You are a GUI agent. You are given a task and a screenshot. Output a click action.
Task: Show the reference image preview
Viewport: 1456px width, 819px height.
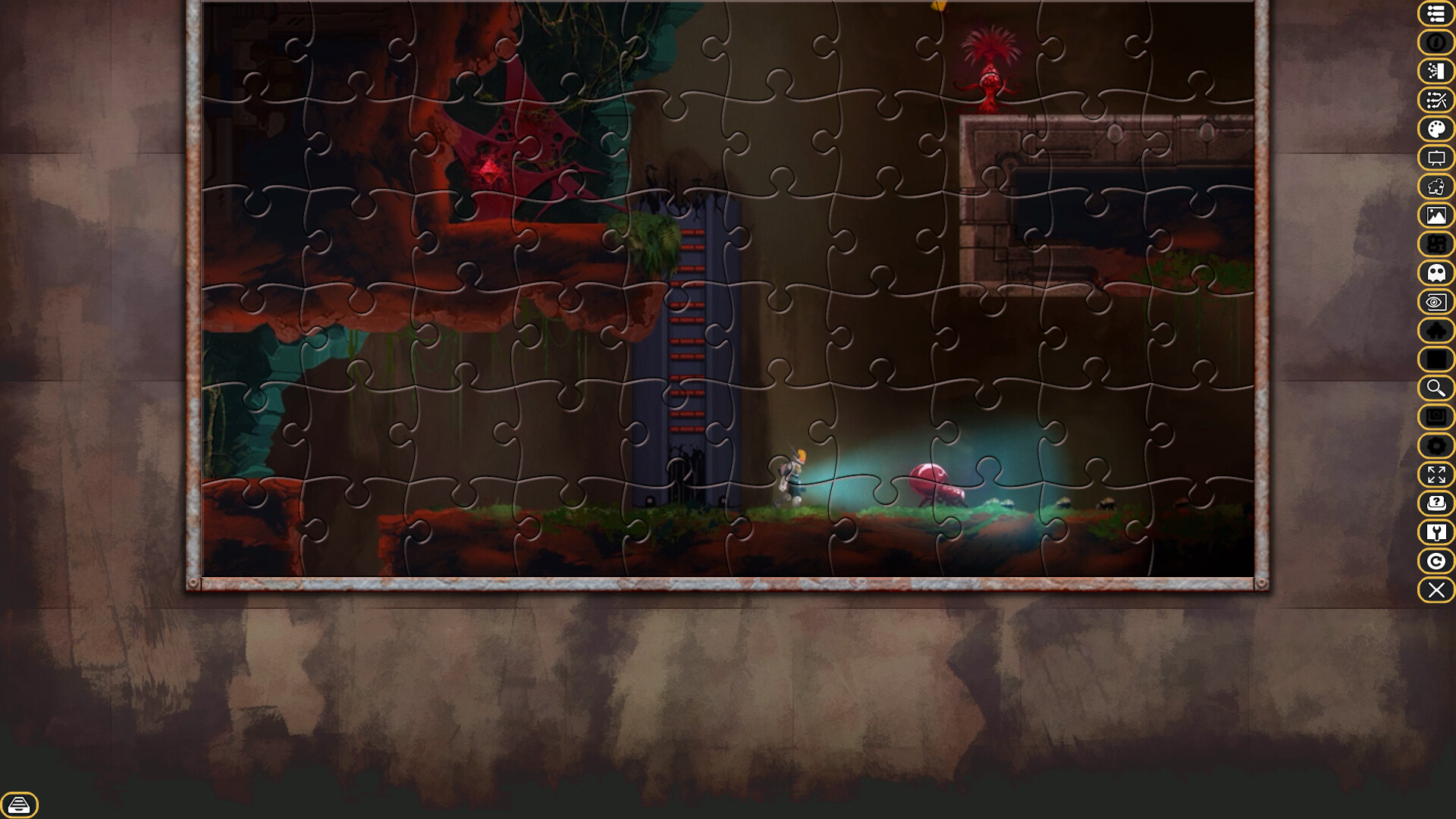click(1436, 215)
